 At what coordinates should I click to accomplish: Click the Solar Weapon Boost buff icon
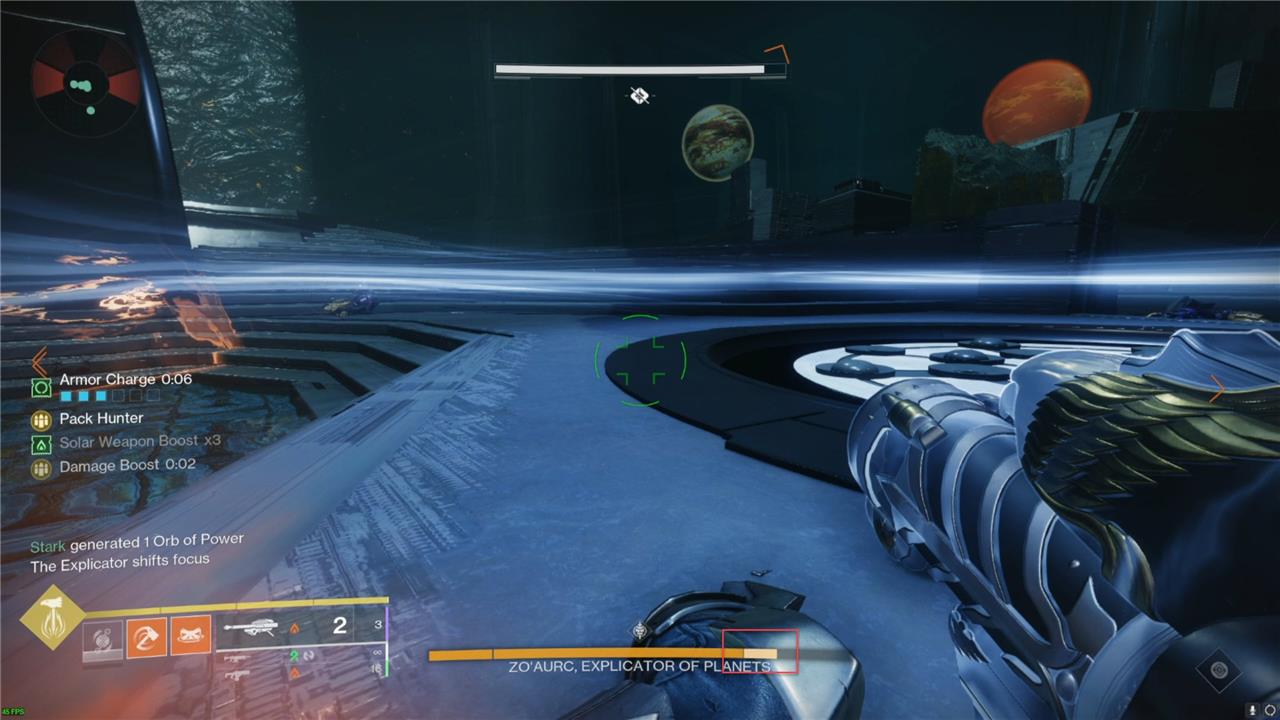click(x=41, y=443)
